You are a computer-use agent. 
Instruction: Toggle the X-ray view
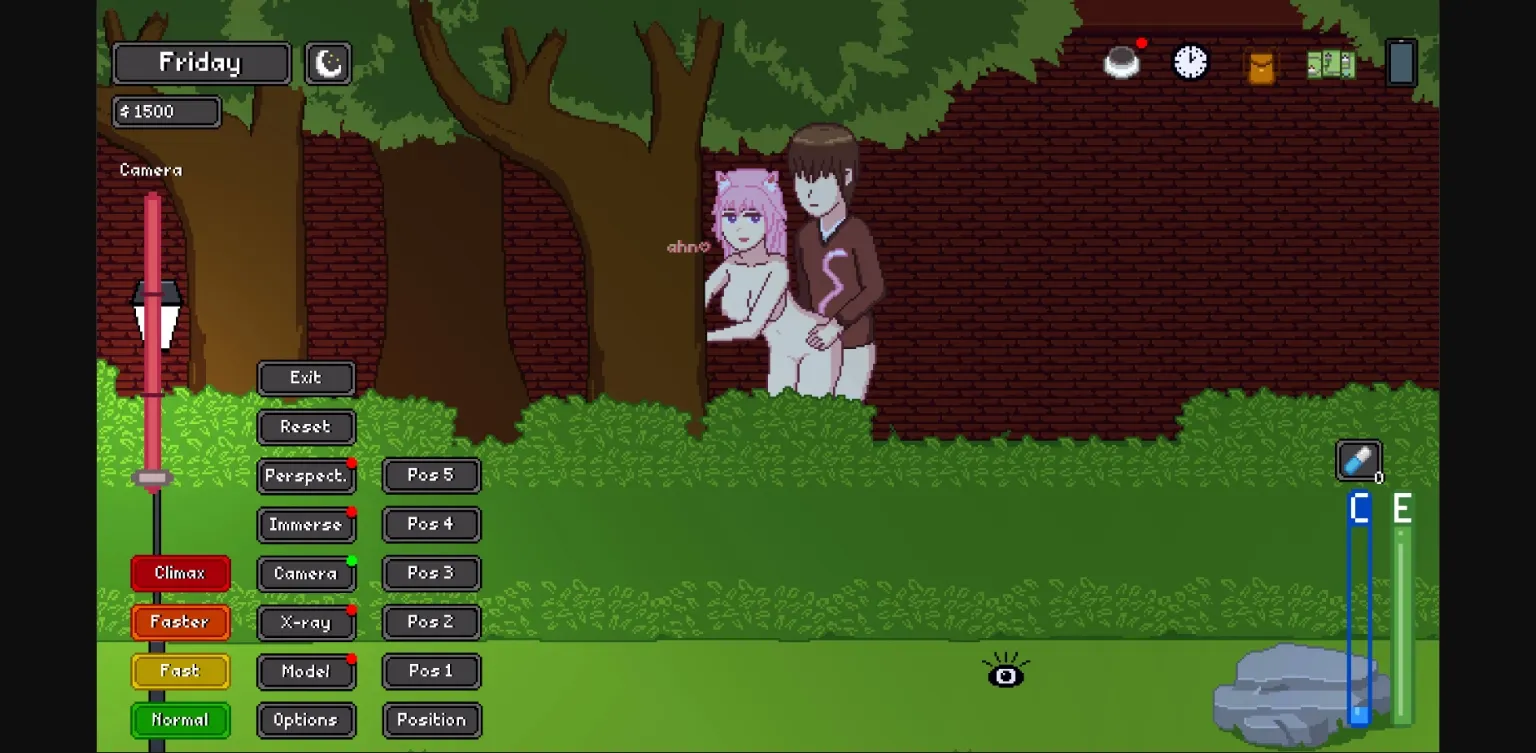pyautogui.click(x=306, y=622)
